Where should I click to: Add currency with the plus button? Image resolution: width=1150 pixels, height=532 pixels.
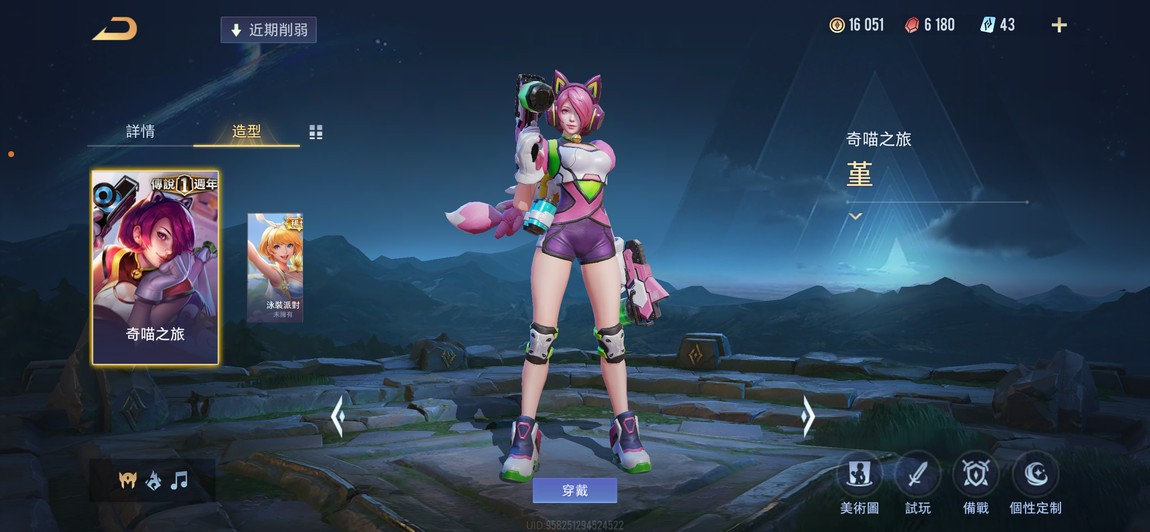coord(1059,25)
